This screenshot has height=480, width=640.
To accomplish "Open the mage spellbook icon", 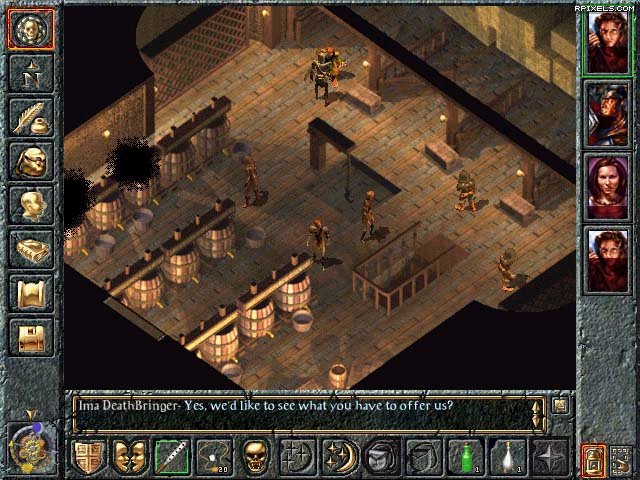I will point(30,250).
